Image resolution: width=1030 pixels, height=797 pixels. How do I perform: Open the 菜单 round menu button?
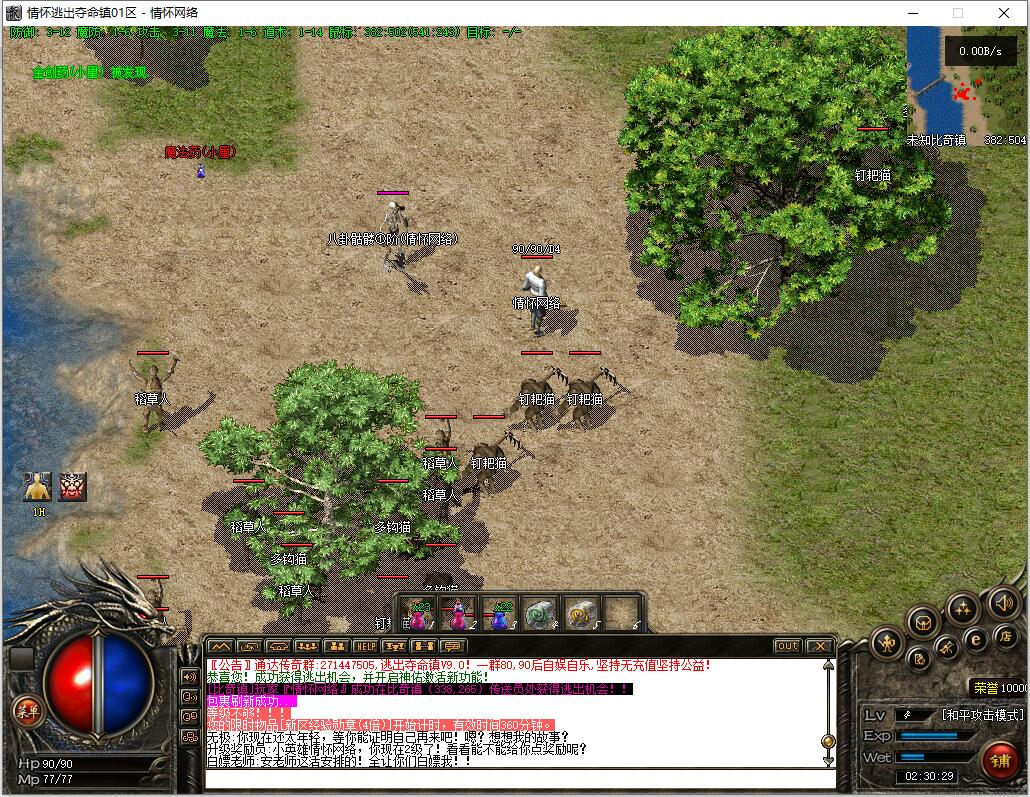(26, 711)
